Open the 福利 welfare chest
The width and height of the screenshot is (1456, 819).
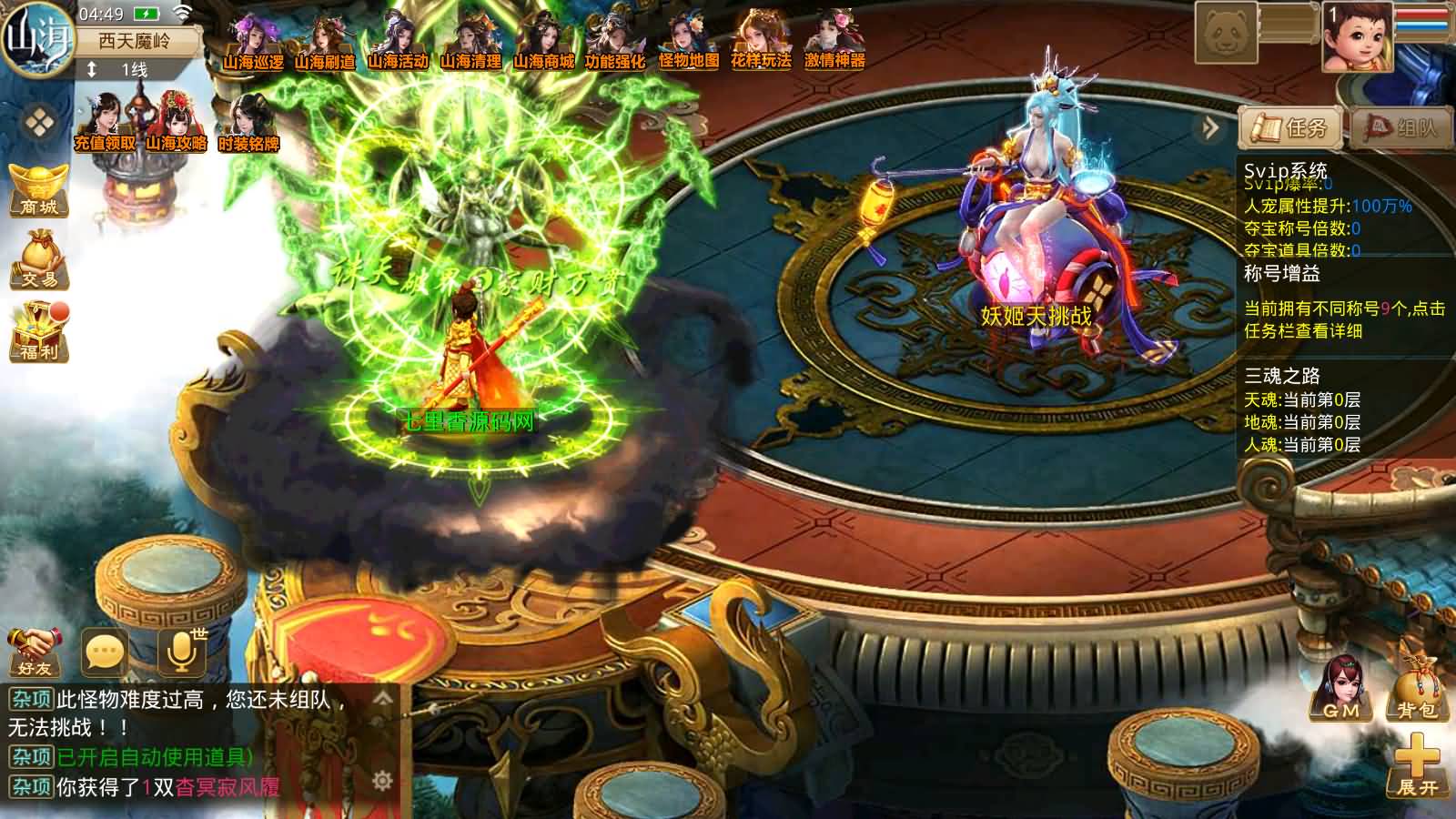[x=39, y=331]
